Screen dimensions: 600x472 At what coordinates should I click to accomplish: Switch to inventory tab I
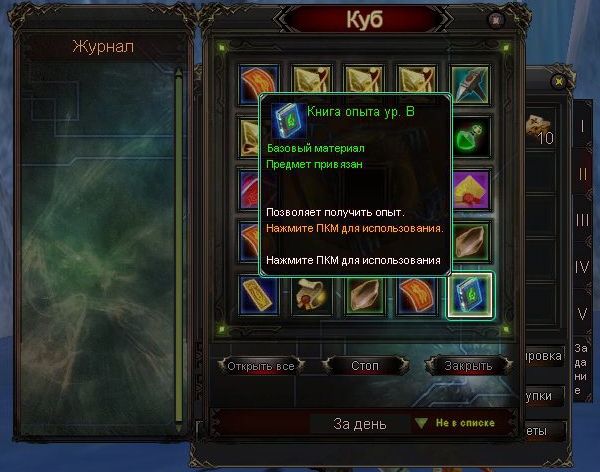pyautogui.click(x=583, y=127)
